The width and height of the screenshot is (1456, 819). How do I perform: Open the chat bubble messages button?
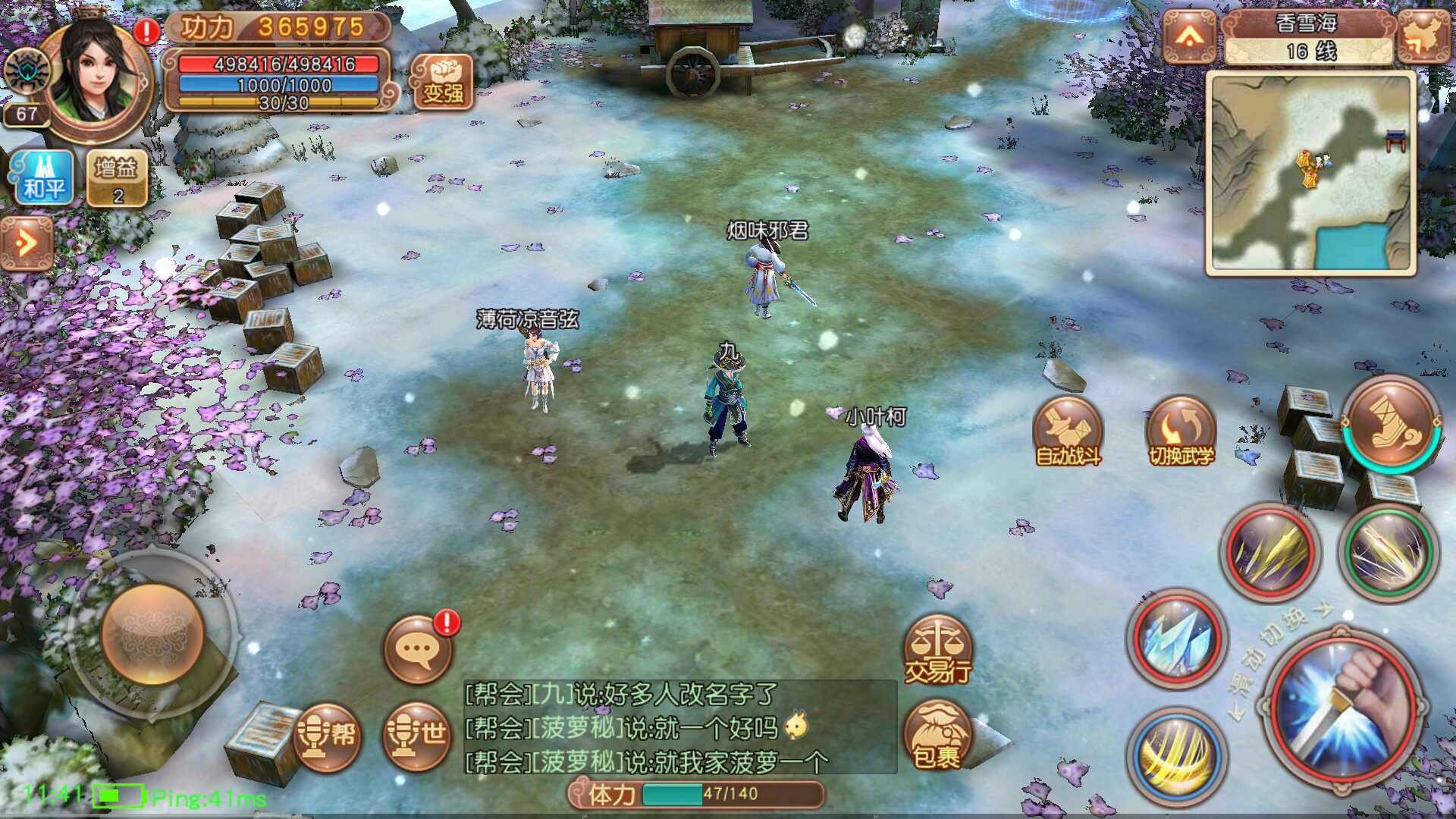click(418, 650)
